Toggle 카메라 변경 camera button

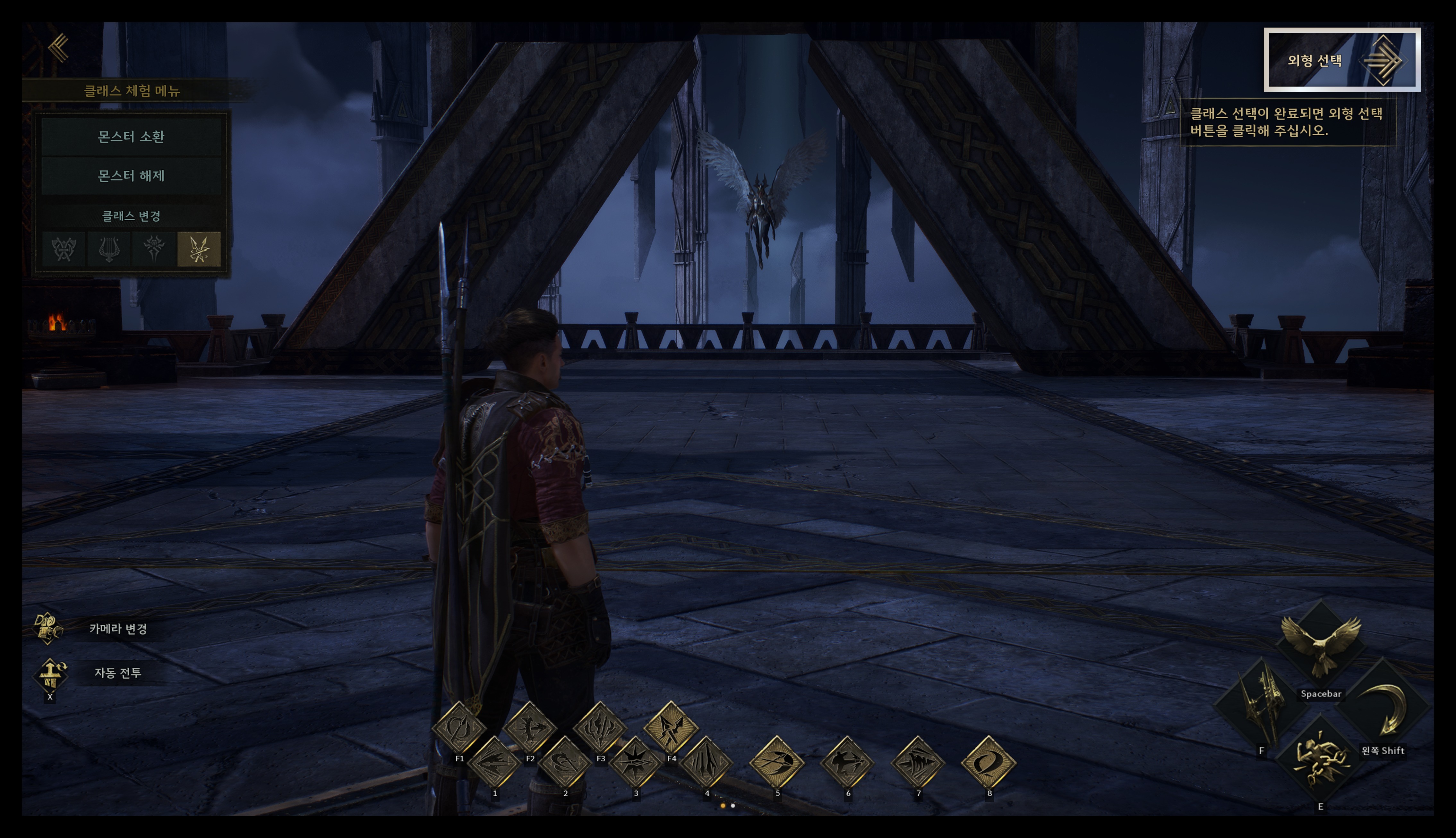48,628
